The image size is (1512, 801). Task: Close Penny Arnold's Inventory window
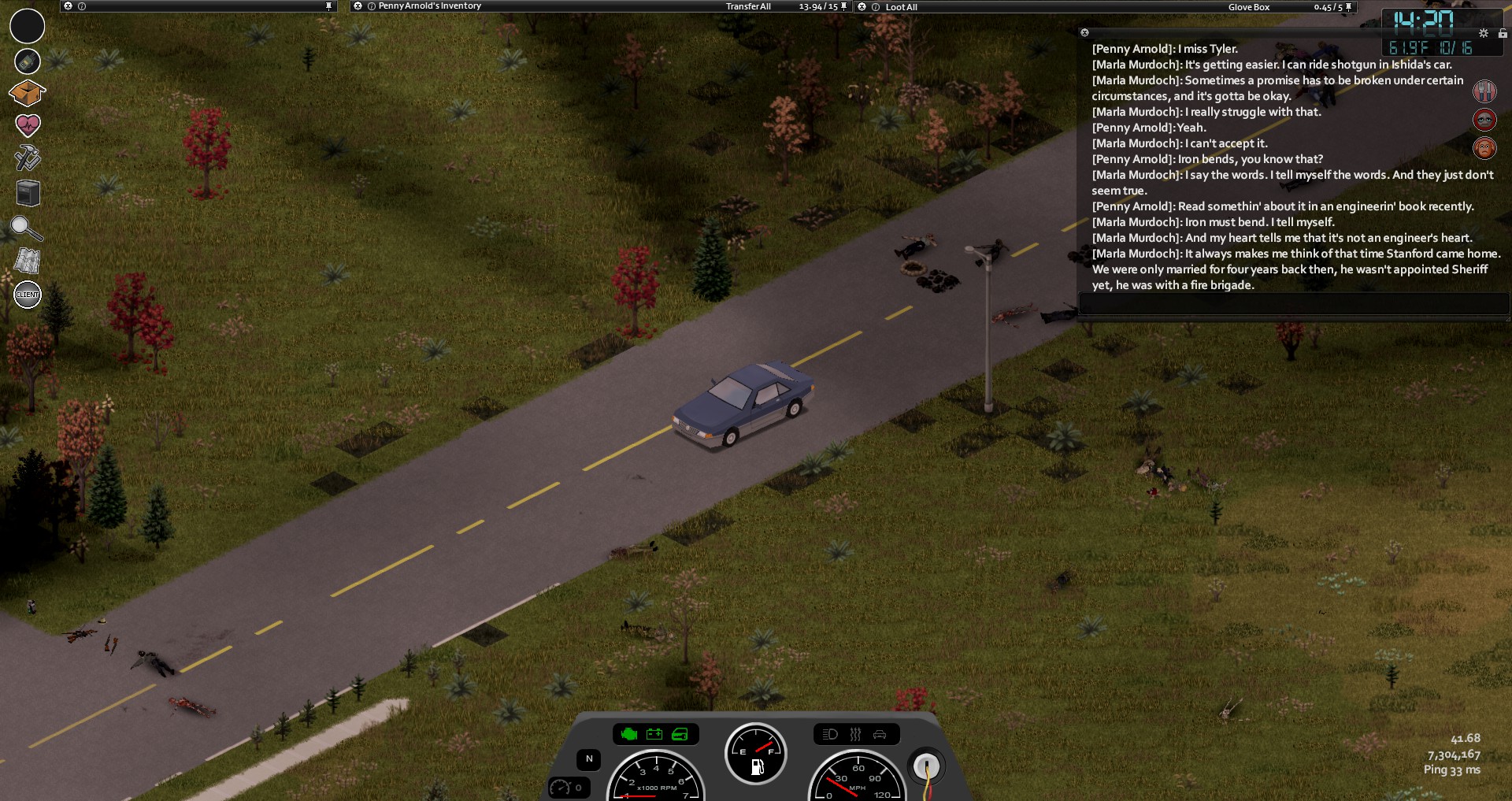pos(358,6)
